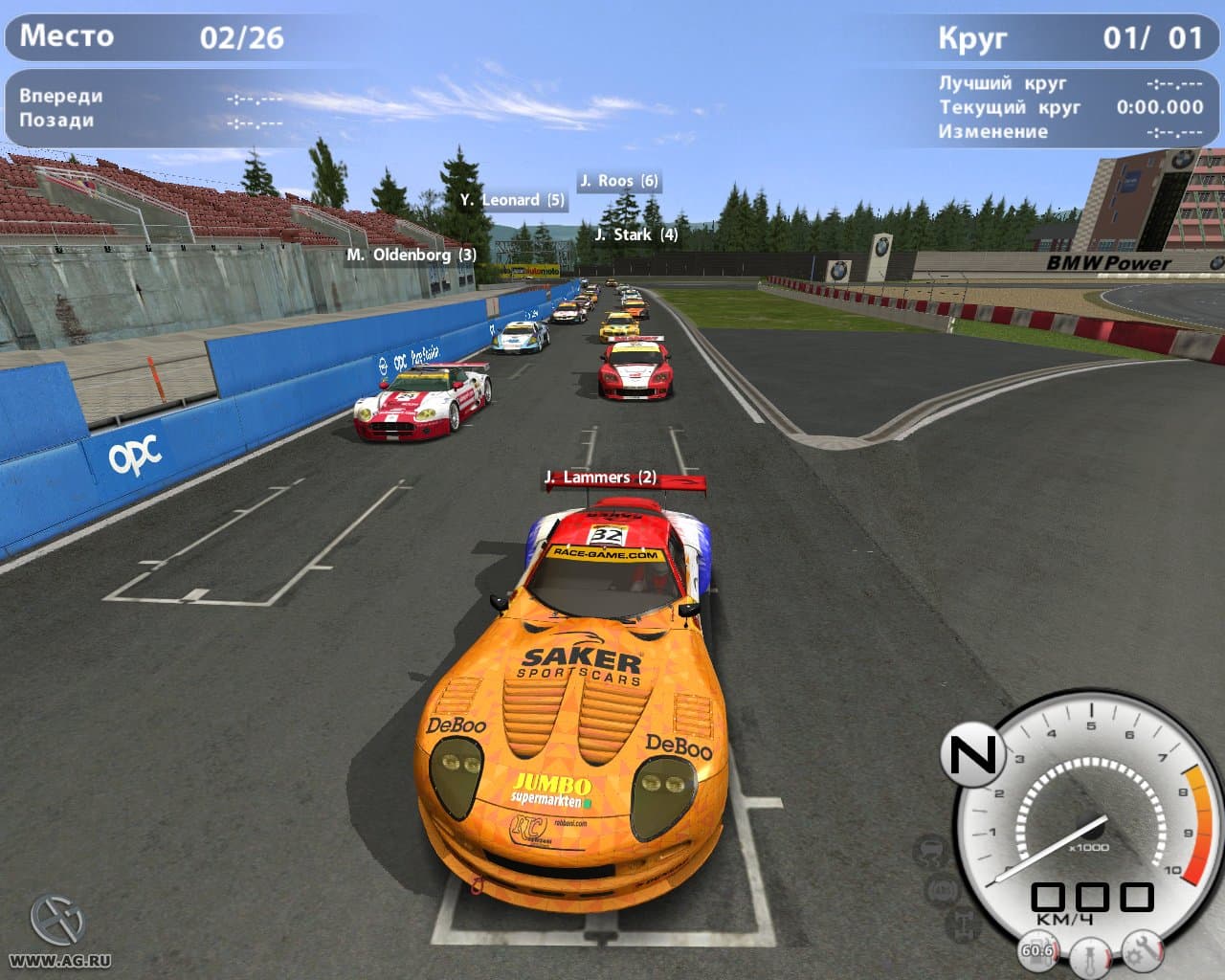1225x980 pixels.
Task: Click the wrench and gear damage icon
Action: tap(1142, 948)
